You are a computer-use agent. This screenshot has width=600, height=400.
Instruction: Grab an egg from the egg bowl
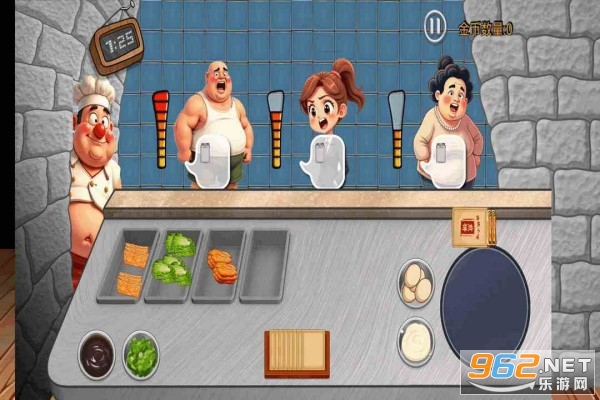point(416,283)
